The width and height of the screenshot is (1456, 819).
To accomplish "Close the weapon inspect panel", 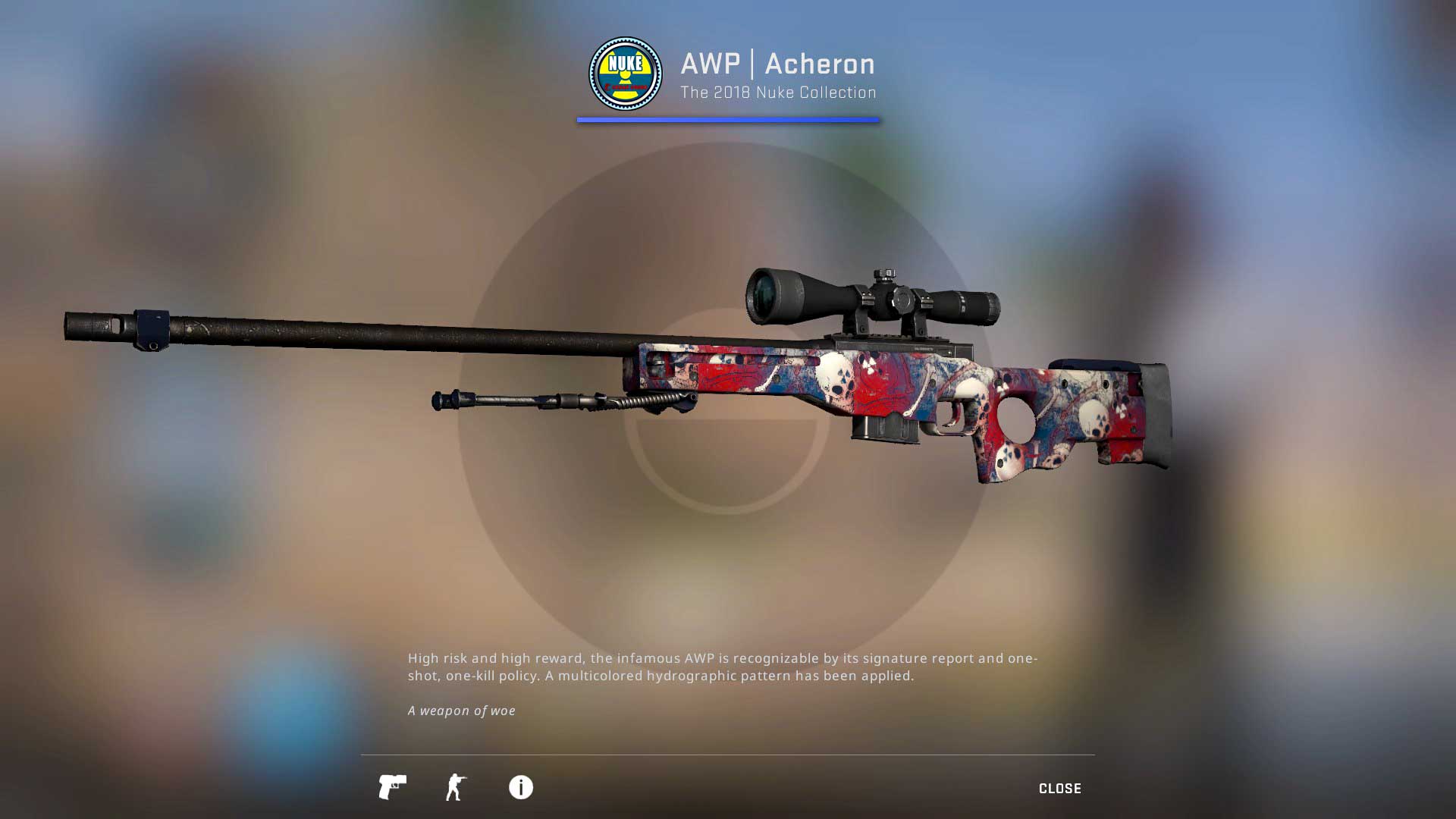I will [1059, 789].
